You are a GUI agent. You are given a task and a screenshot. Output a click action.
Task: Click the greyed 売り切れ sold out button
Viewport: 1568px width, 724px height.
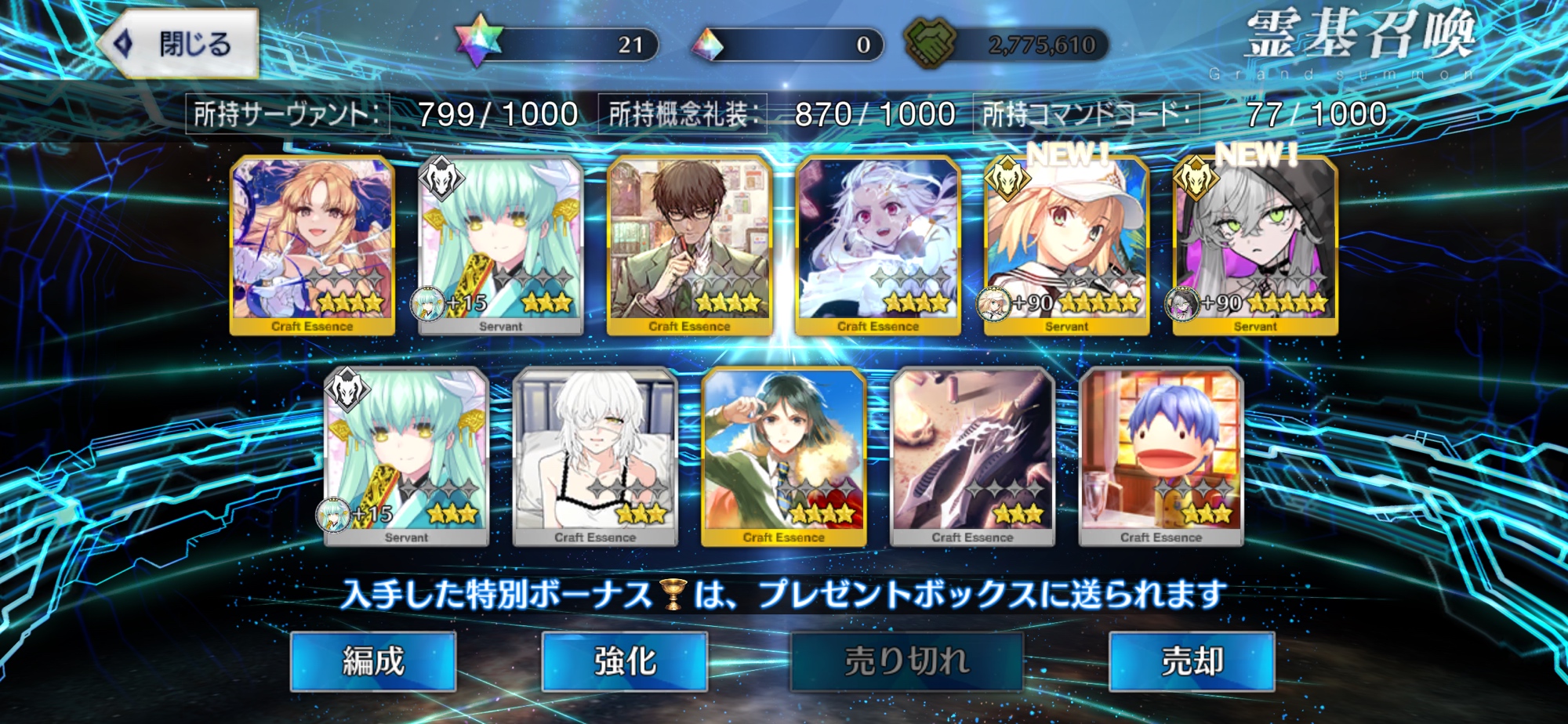(907, 661)
